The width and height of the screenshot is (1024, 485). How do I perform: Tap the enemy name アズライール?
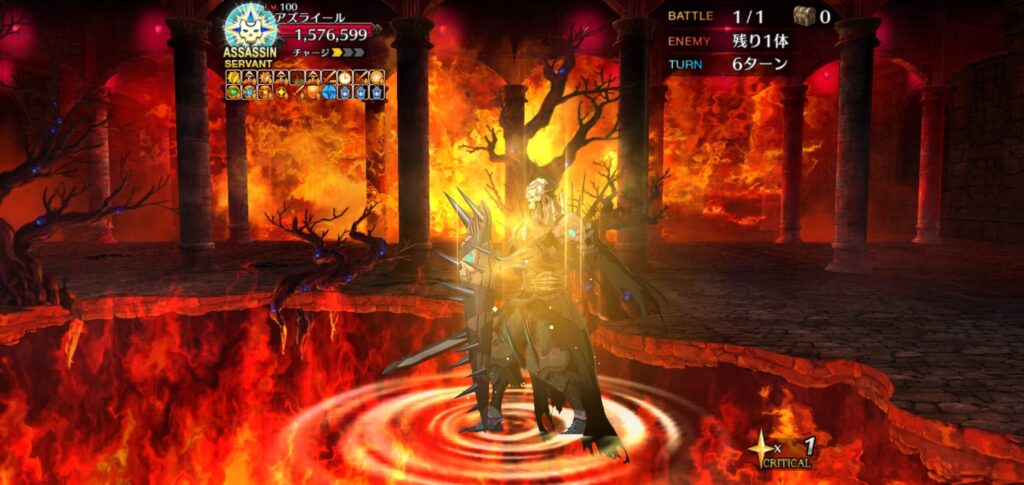pyautogui.click(x=313, y=18)
